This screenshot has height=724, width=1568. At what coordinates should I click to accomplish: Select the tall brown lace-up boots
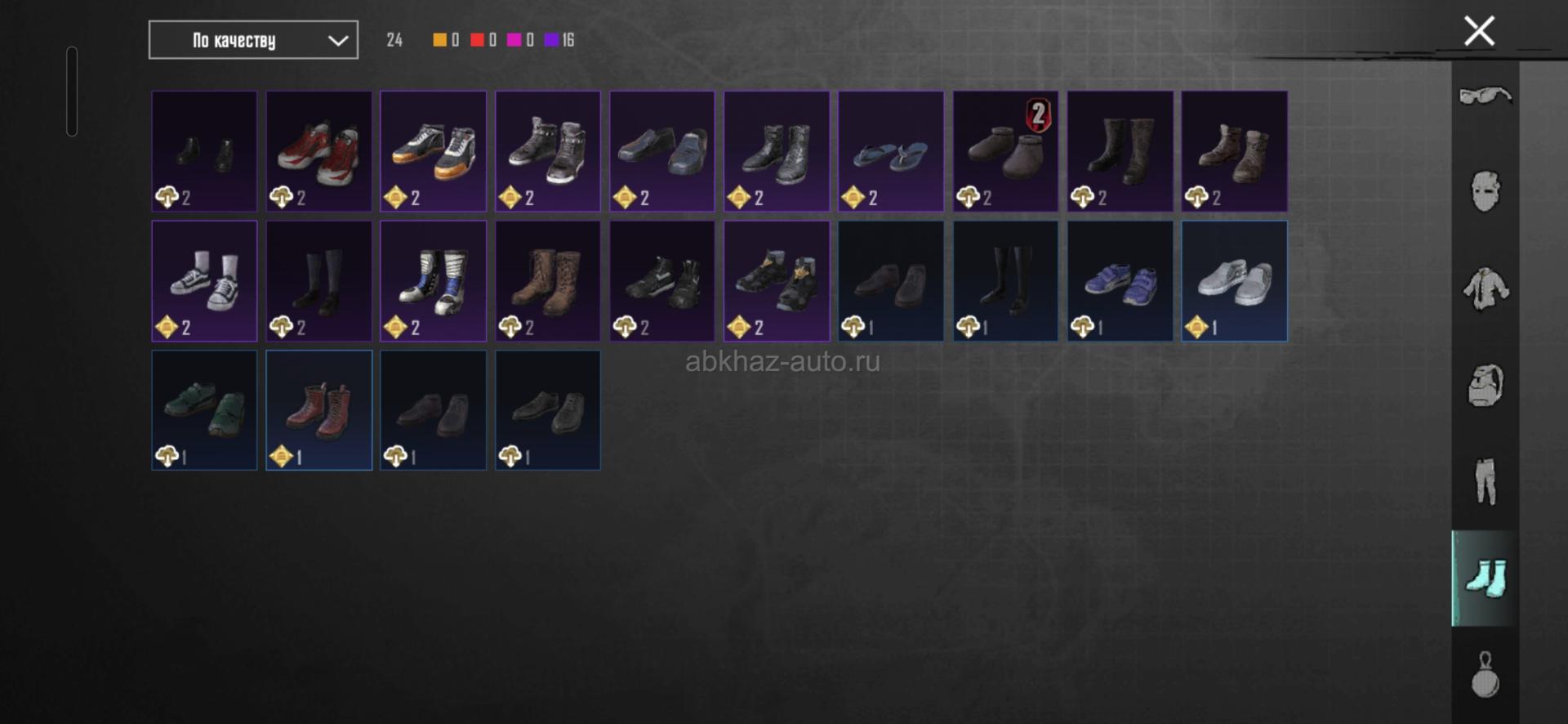pos(548,281)
